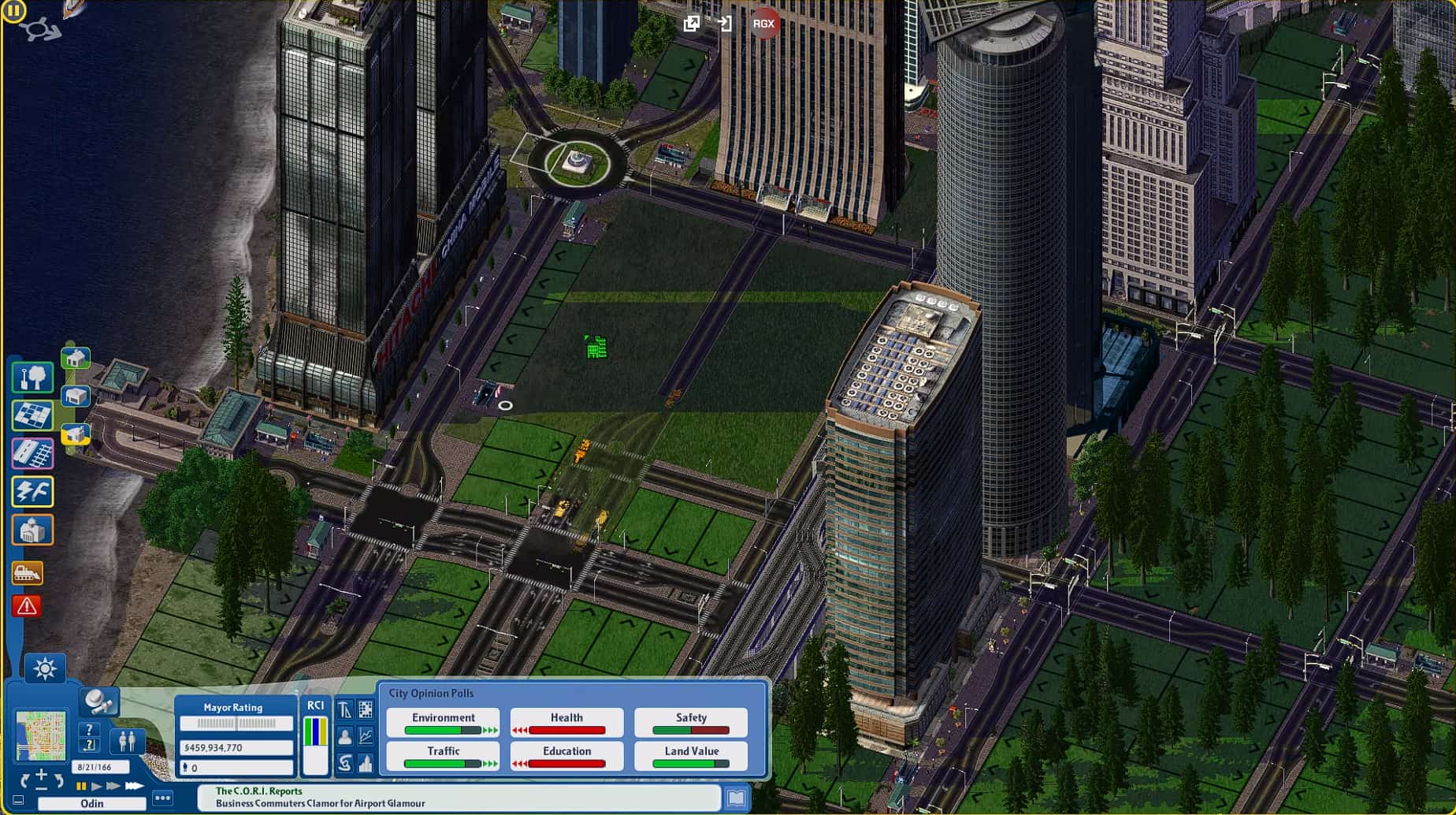This screenshot has width=1456, height=815.
Task: Open the landscaping tools menu
Action: (32, 378)
